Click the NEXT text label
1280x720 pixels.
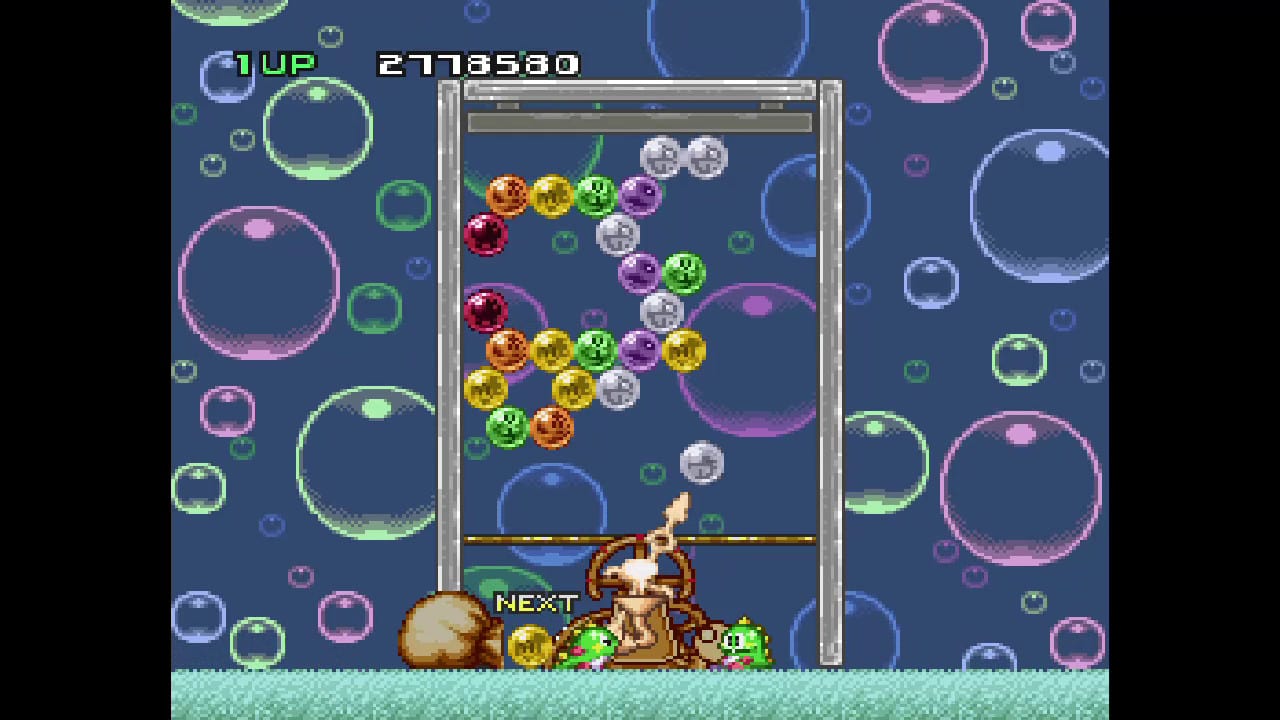(x=536, y=602)
